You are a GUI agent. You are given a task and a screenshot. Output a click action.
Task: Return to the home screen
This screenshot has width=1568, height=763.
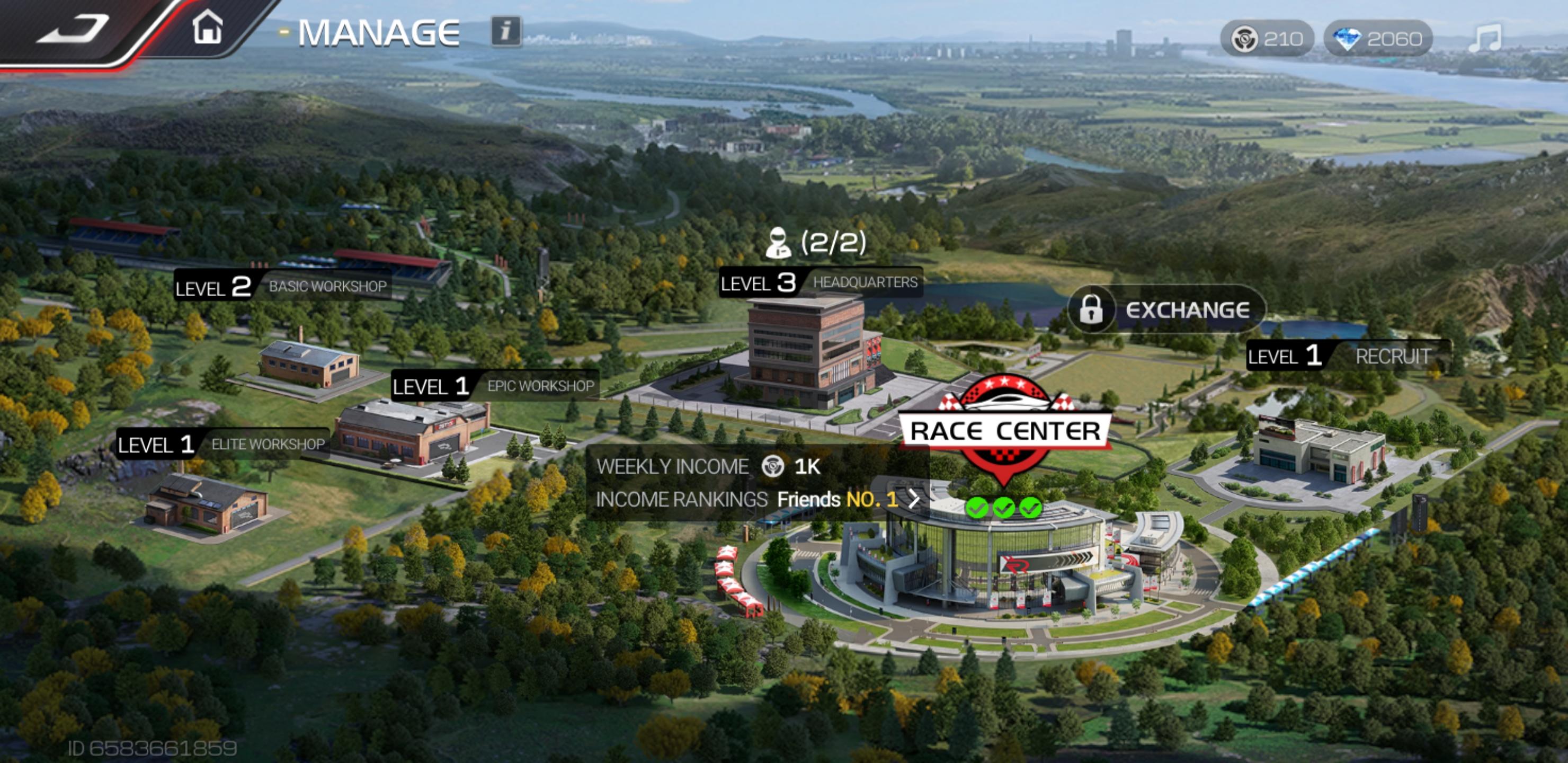click(208, 28)
